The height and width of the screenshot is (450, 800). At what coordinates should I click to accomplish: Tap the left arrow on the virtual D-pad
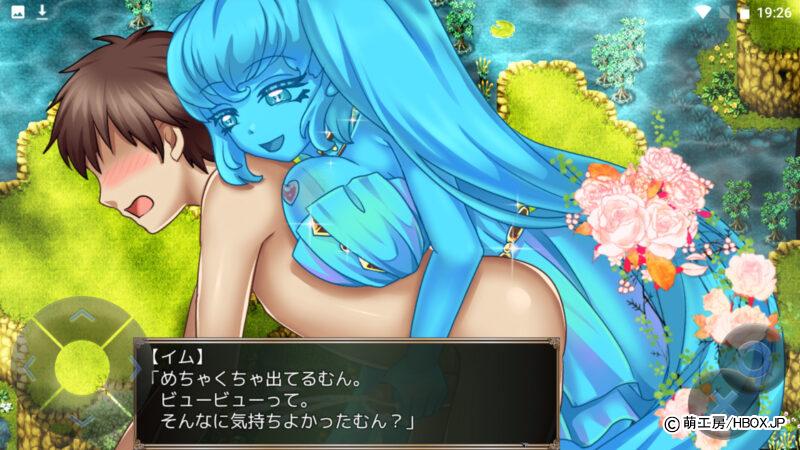tap(30, 366)
